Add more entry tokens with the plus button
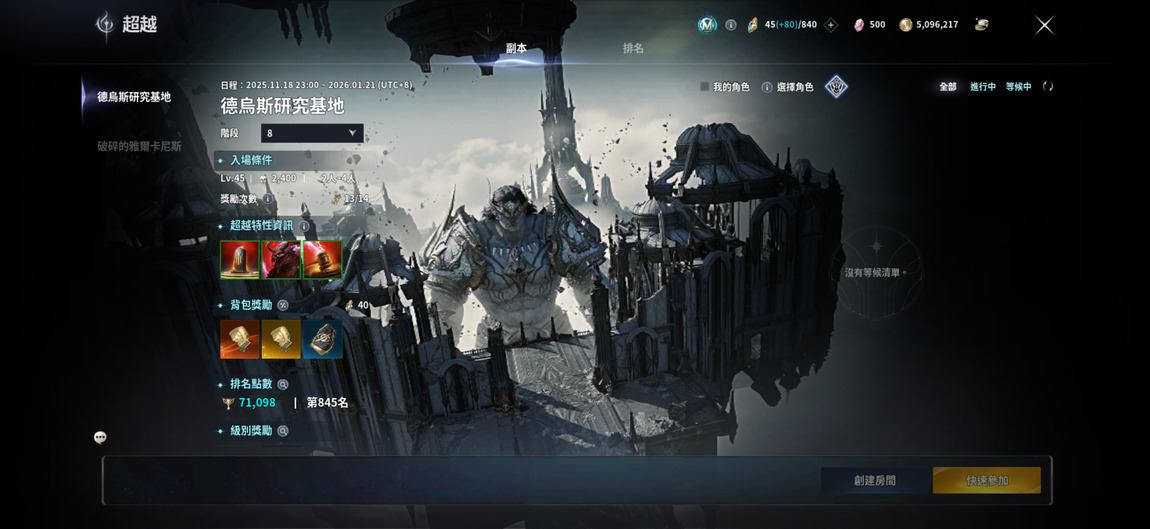1150x529 pixels. pyautogui.click(x=830, y=25)
